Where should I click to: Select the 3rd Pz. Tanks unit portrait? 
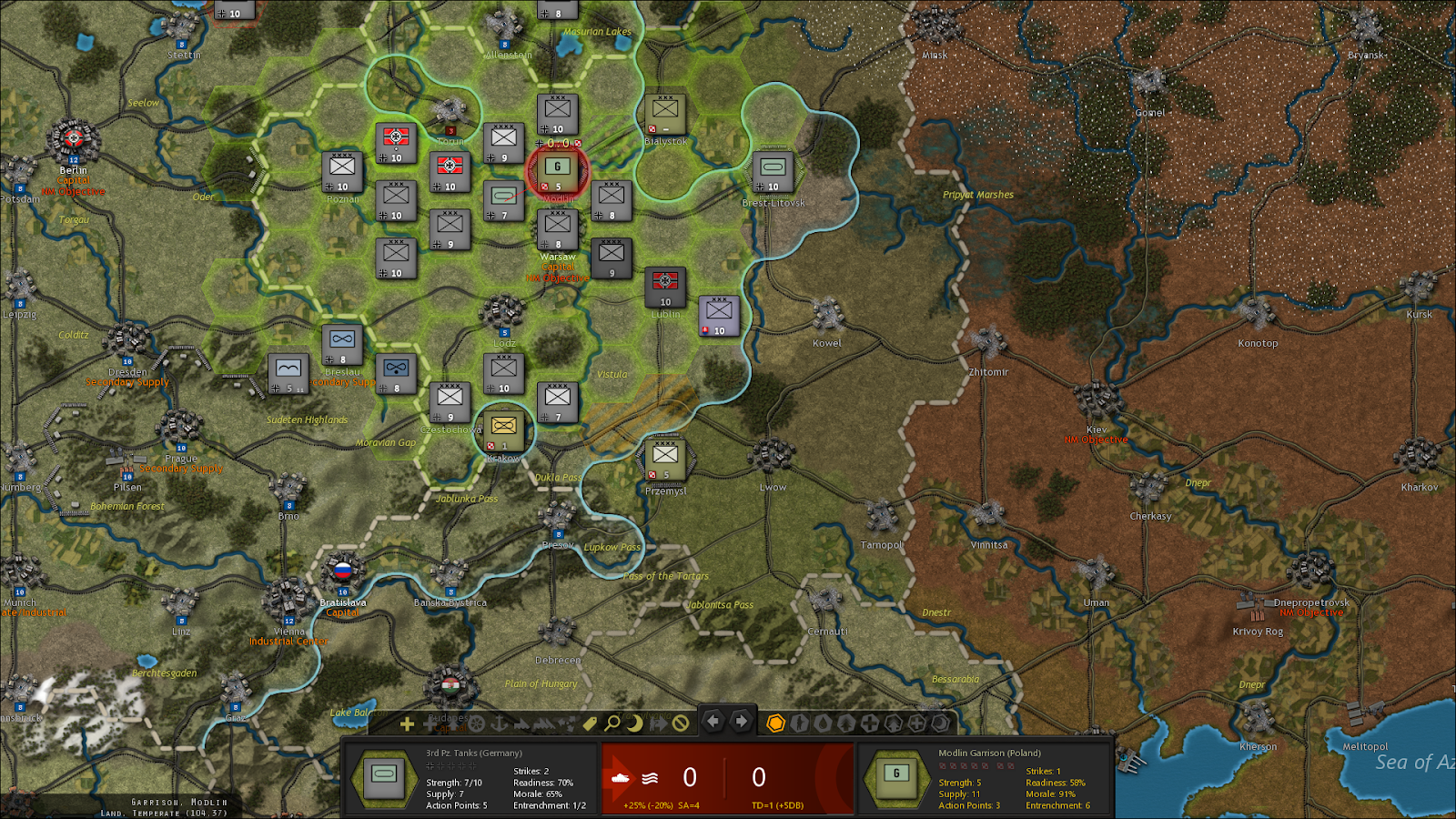(386, 778)
